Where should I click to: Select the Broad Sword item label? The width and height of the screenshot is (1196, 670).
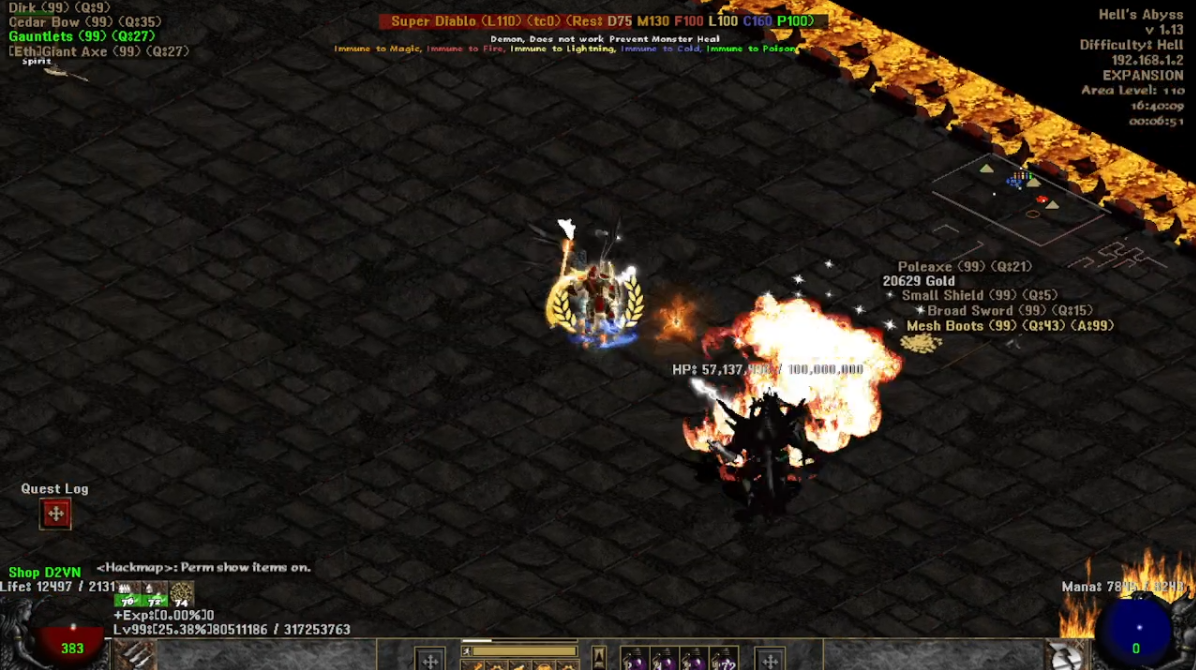coord(1009,311)
